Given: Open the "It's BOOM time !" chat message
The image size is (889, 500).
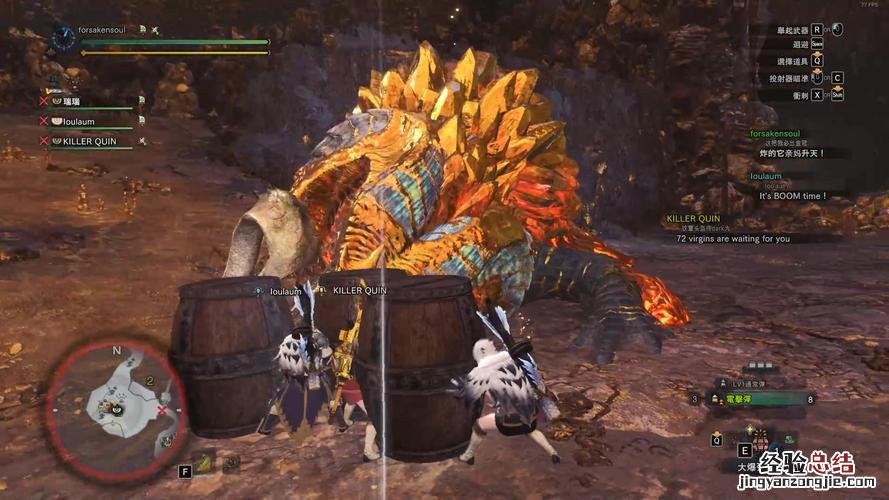Looking at the screenshot, I should click(793, 196).
